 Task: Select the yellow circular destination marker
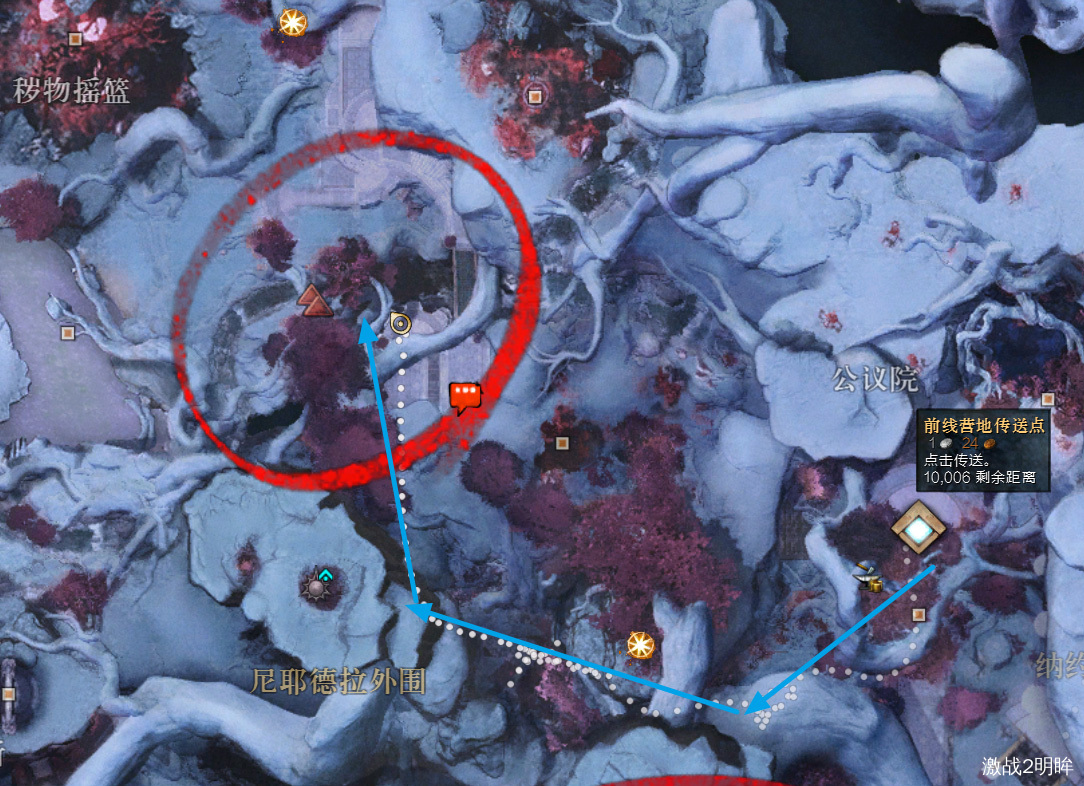(401, 323)
